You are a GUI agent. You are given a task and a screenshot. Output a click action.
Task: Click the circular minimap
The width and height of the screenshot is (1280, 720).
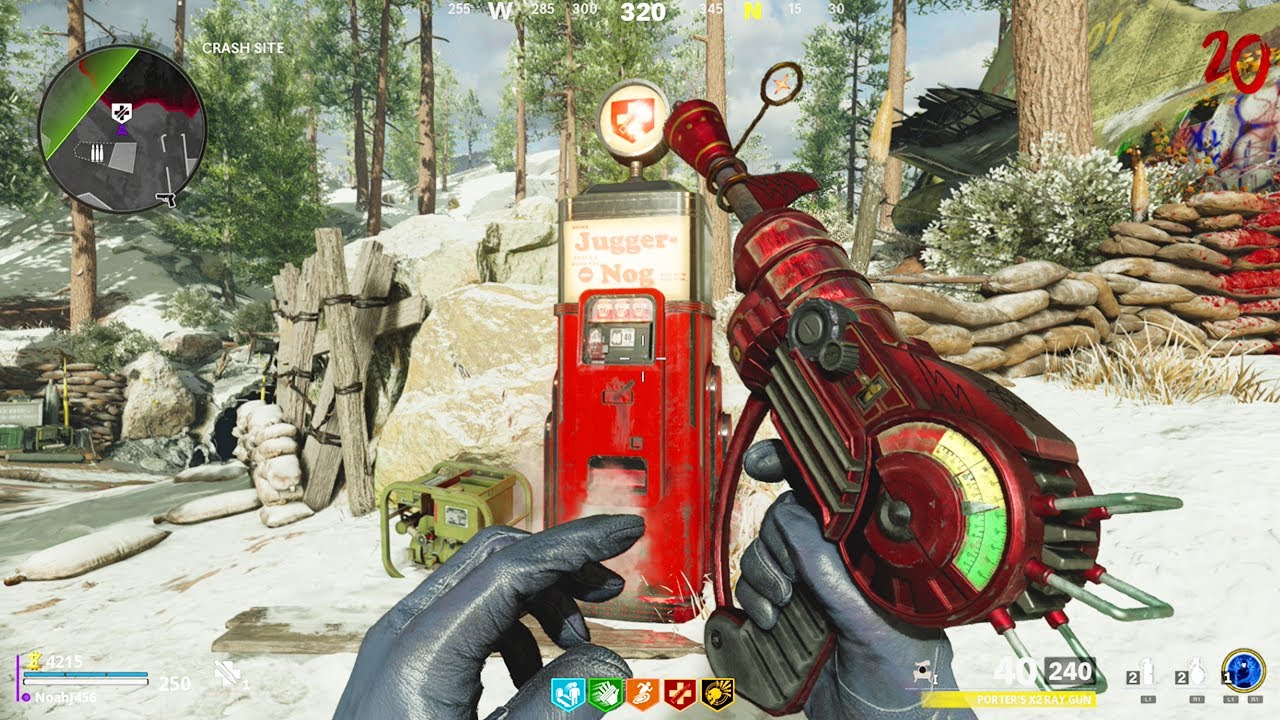pyautogui.click(x=121, y=128)
